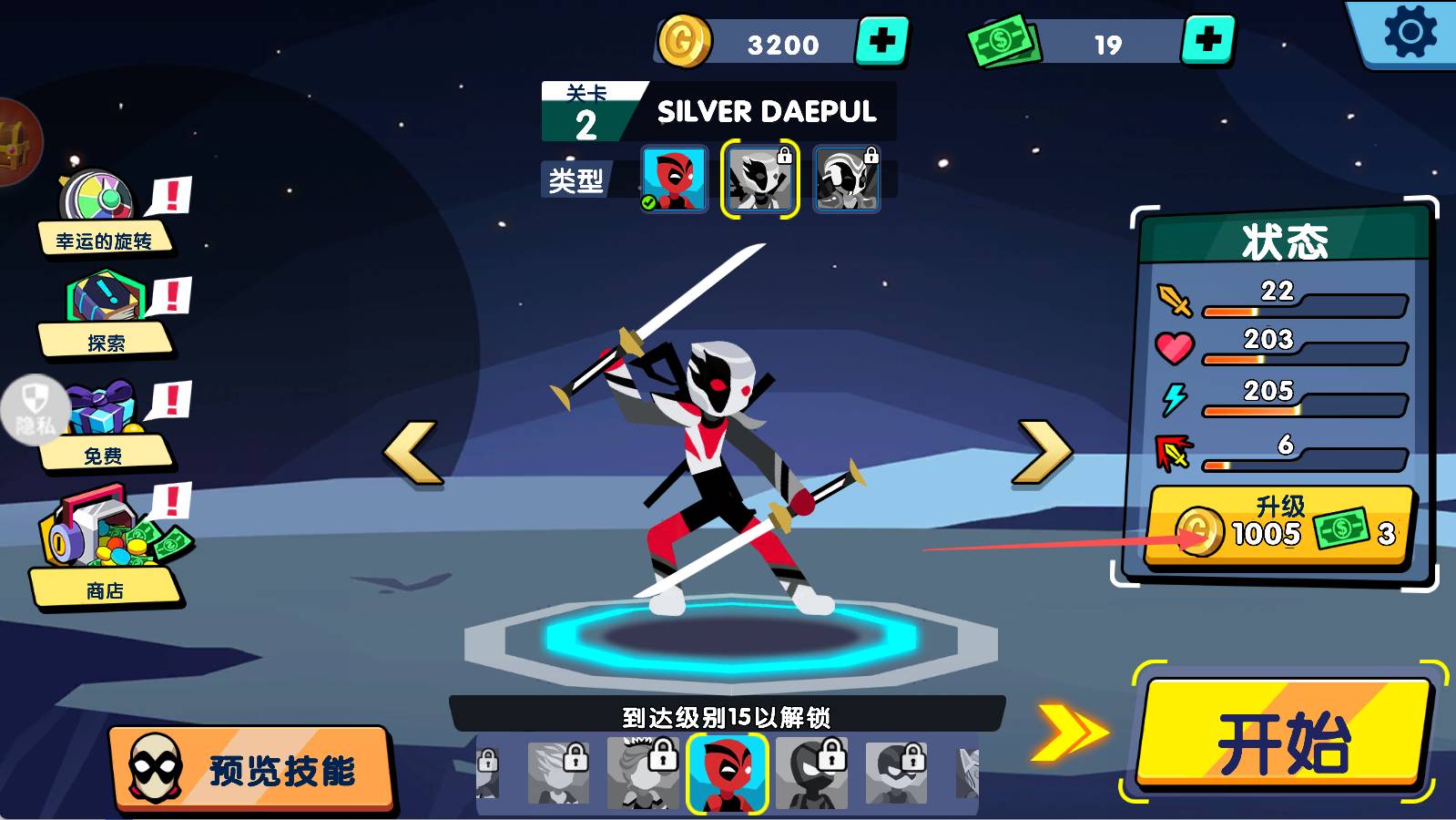Choose the red stickman in character strip
1456x820 pixels.
(x=728, y=773)
